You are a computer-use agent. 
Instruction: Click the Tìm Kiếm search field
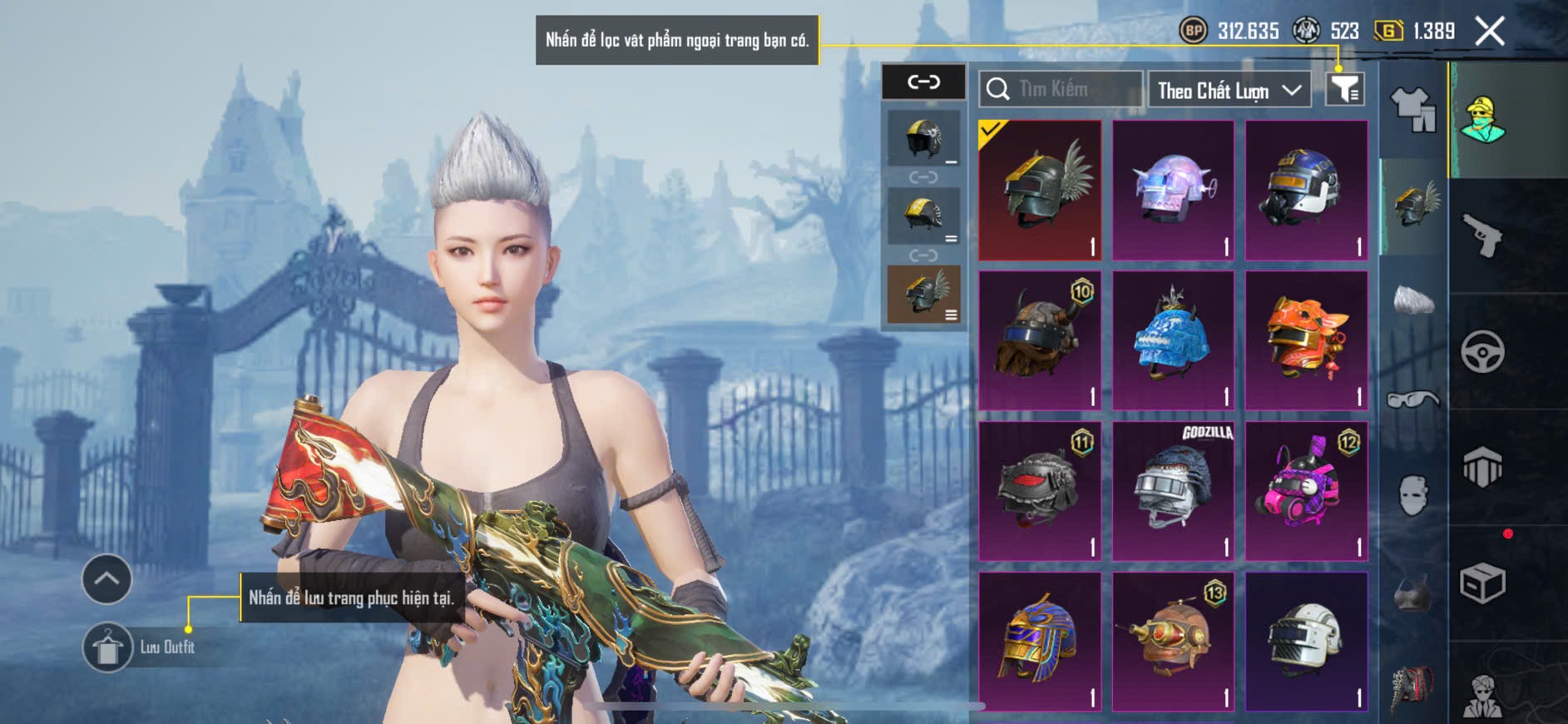click(1061, 89)
